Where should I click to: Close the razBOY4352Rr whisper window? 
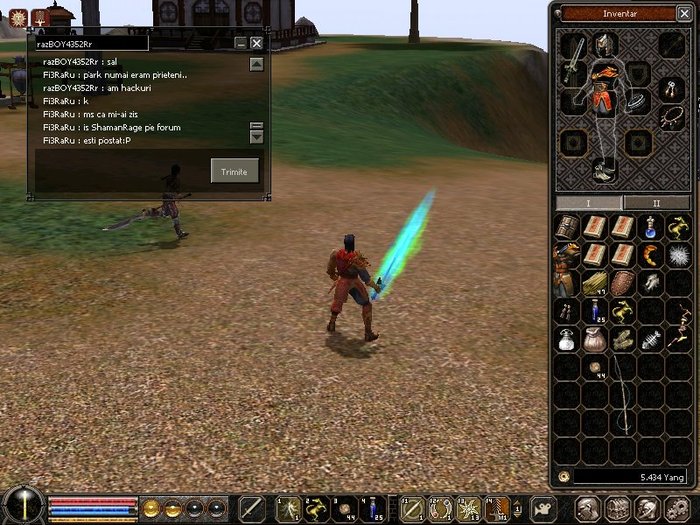pyautogui.click(x=257, y=43)
